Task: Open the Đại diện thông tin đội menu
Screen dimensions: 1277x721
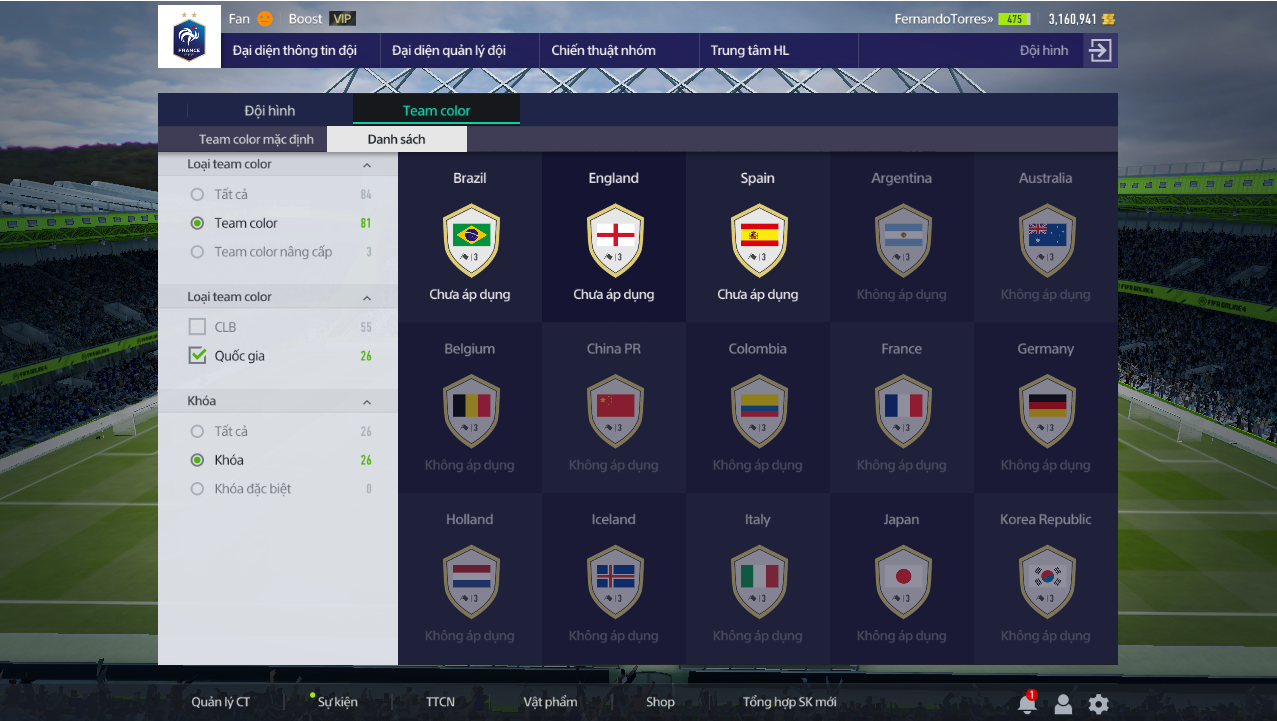Action: point(294,50)
